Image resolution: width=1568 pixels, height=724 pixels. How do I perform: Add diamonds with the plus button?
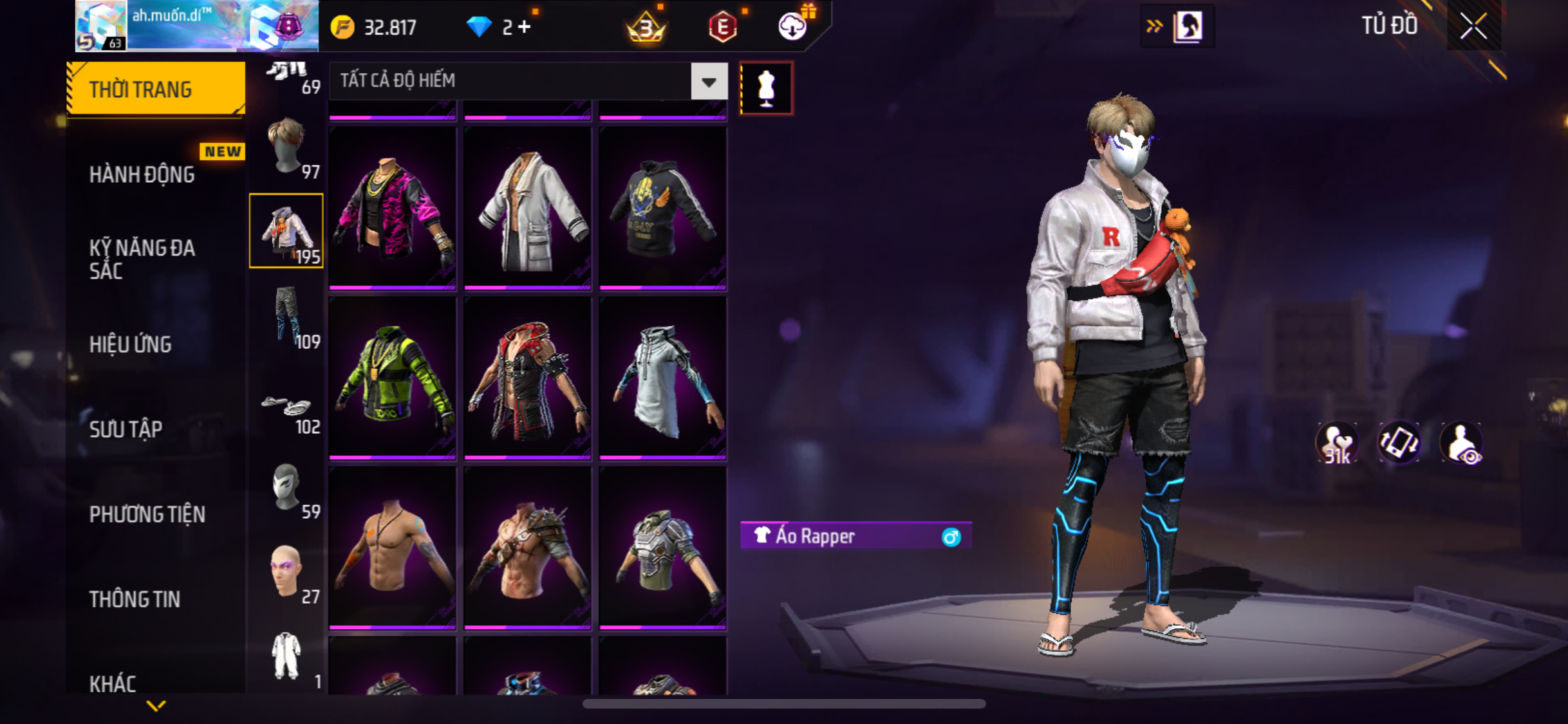pyautogui.click(x=525, y=27)
